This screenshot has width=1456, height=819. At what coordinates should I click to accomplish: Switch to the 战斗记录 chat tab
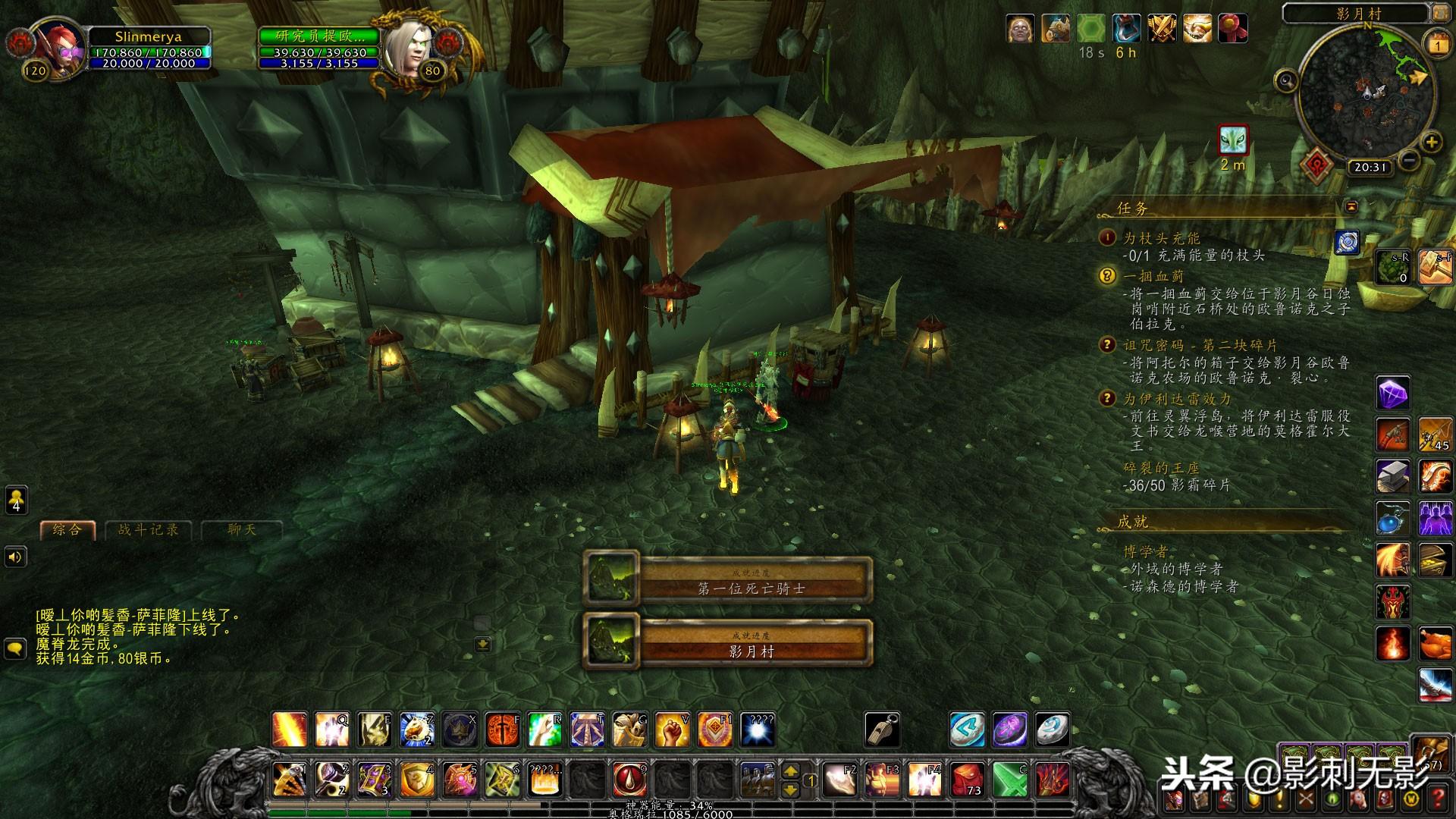pyautogui.click(x=148, y=530)
